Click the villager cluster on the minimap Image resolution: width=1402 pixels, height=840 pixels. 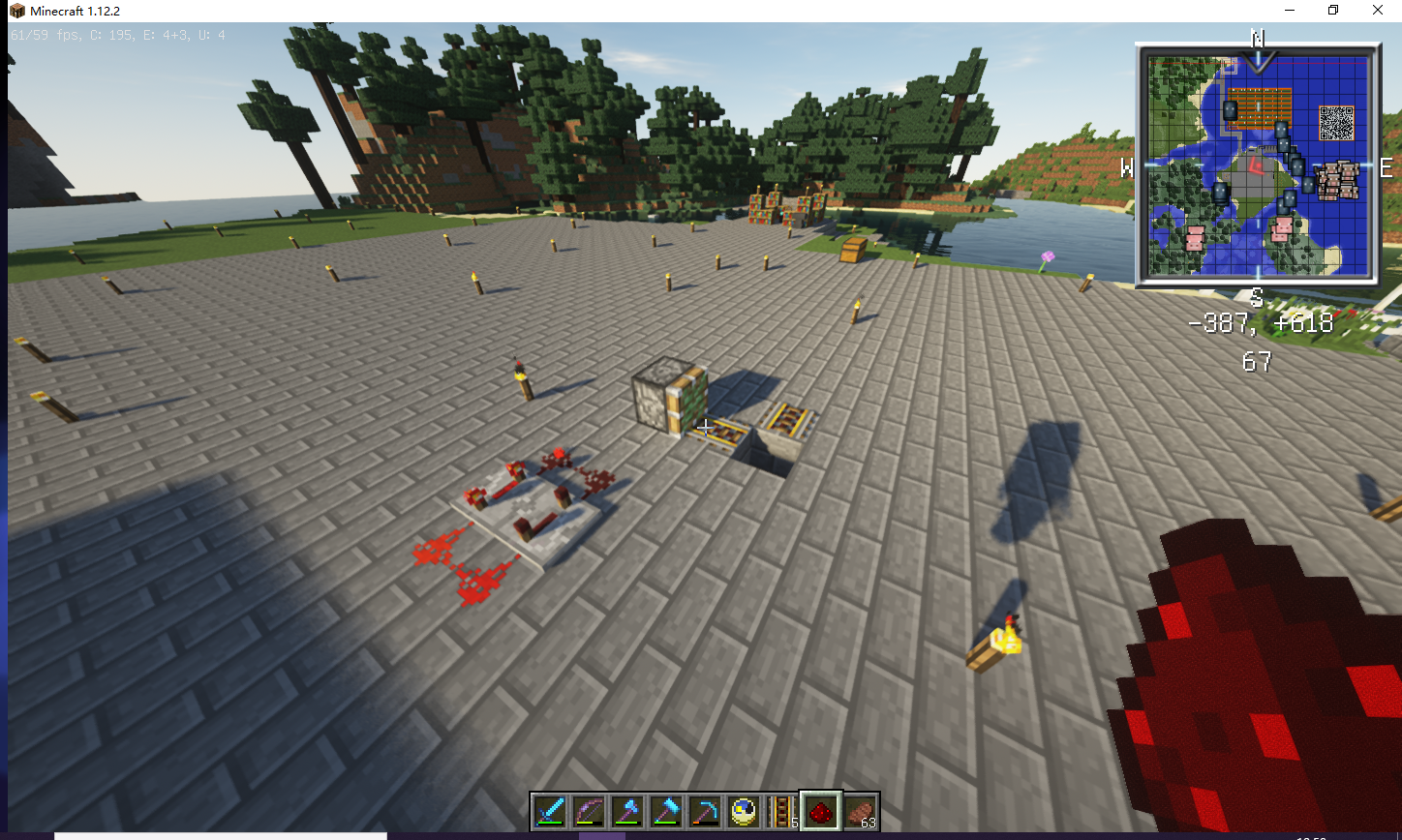tap(1336, 180)
